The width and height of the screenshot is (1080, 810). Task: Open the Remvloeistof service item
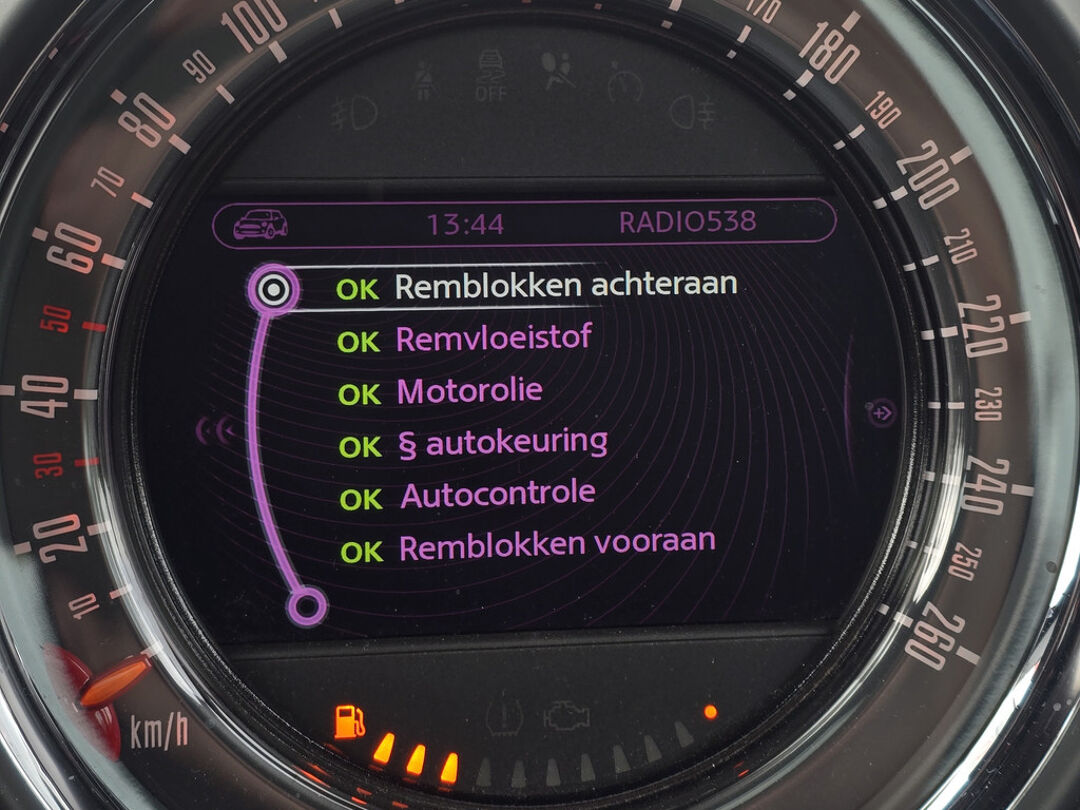click(493, 339)
